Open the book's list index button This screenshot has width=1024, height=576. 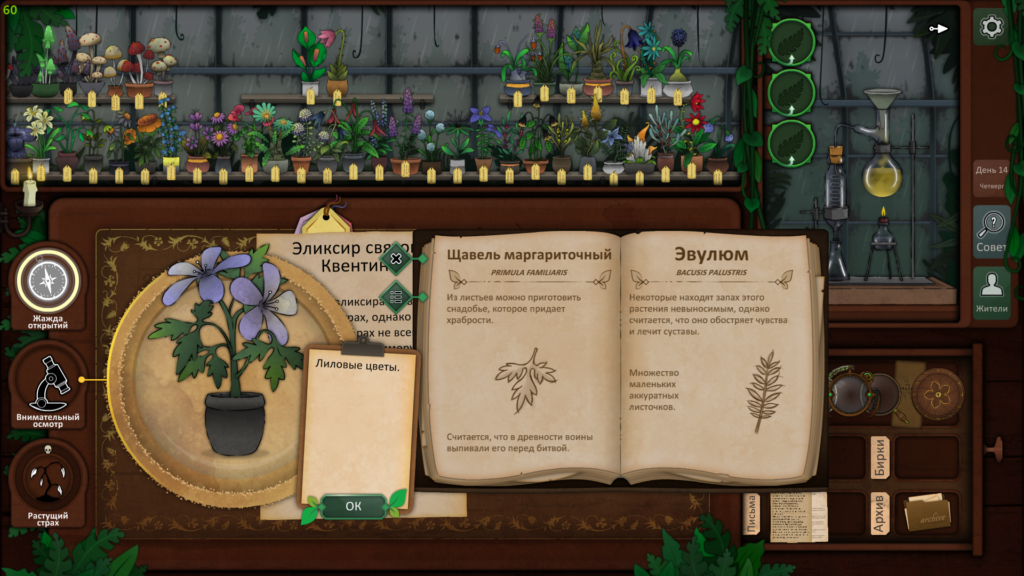396,295
